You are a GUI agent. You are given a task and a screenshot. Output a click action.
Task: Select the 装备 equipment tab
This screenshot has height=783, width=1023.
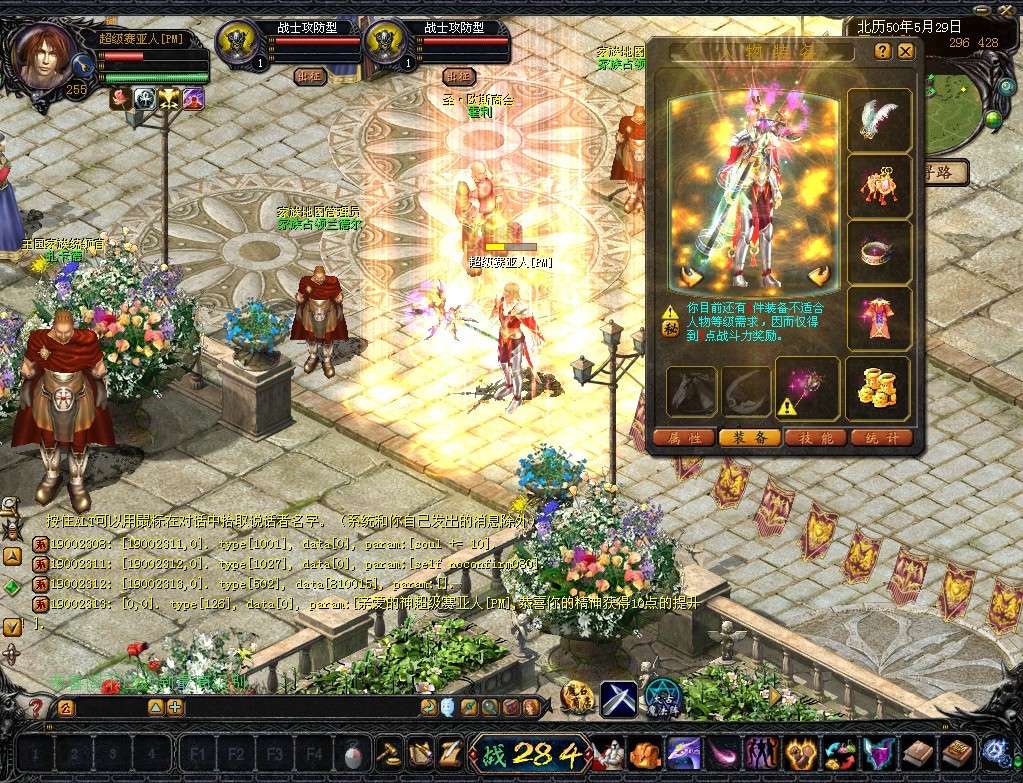pos(749,437)
